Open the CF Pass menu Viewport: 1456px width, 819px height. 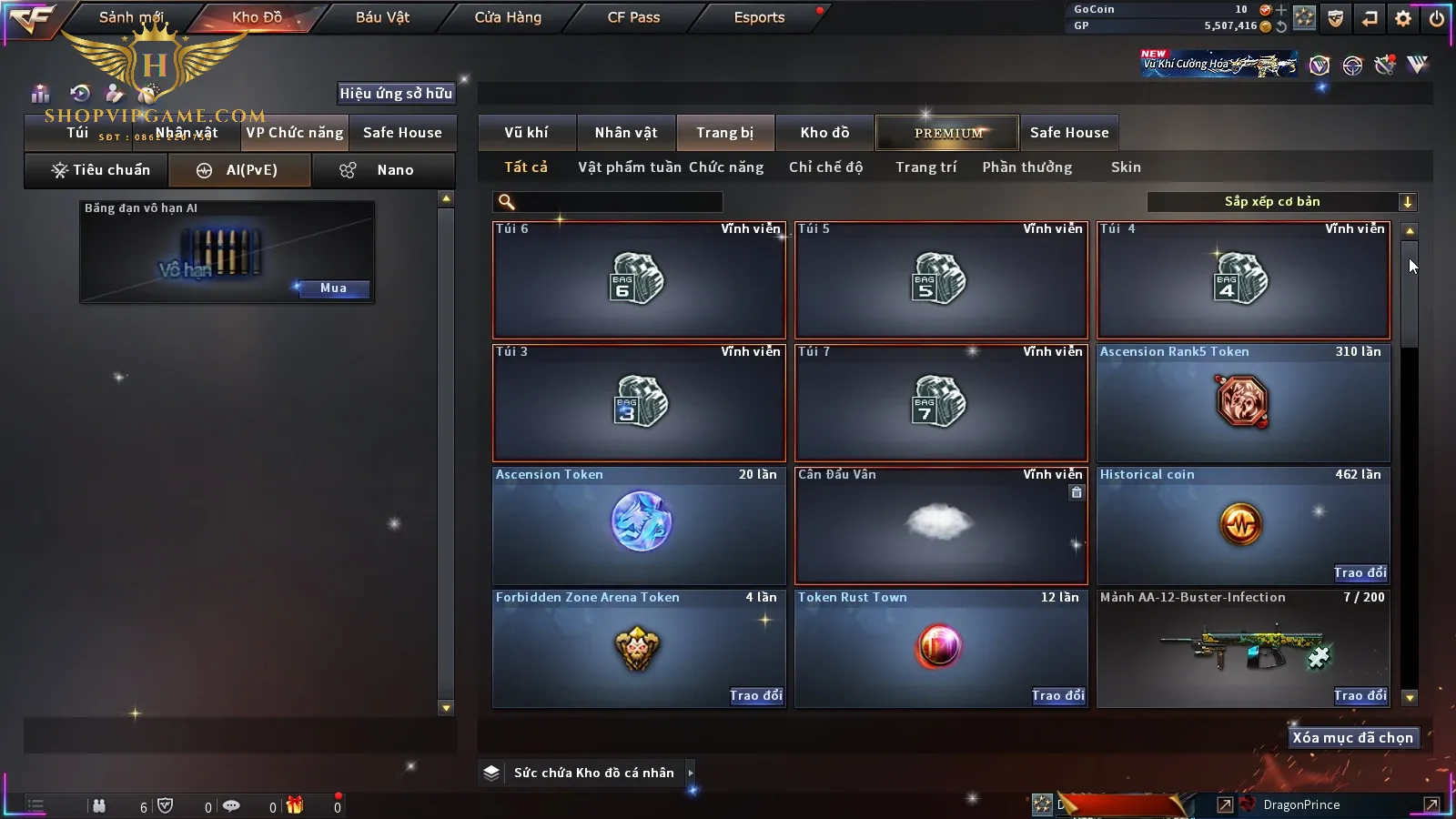click(x=633, y=17)
